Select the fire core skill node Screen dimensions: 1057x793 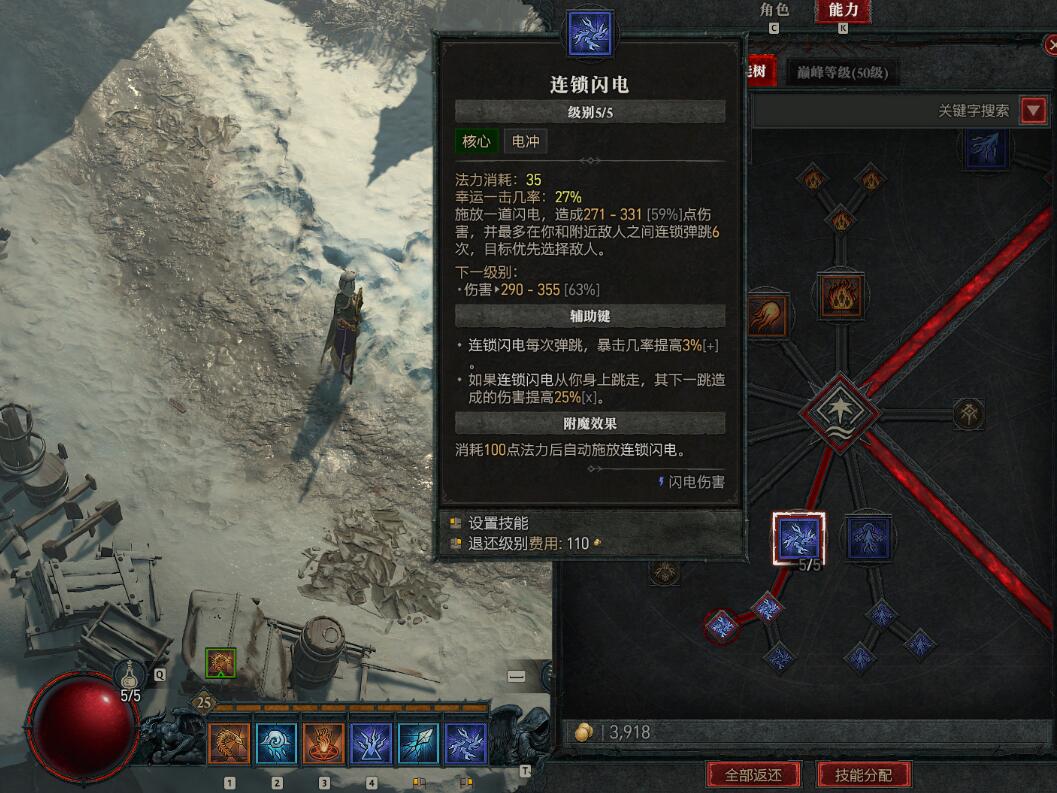(x=841, y=295)
